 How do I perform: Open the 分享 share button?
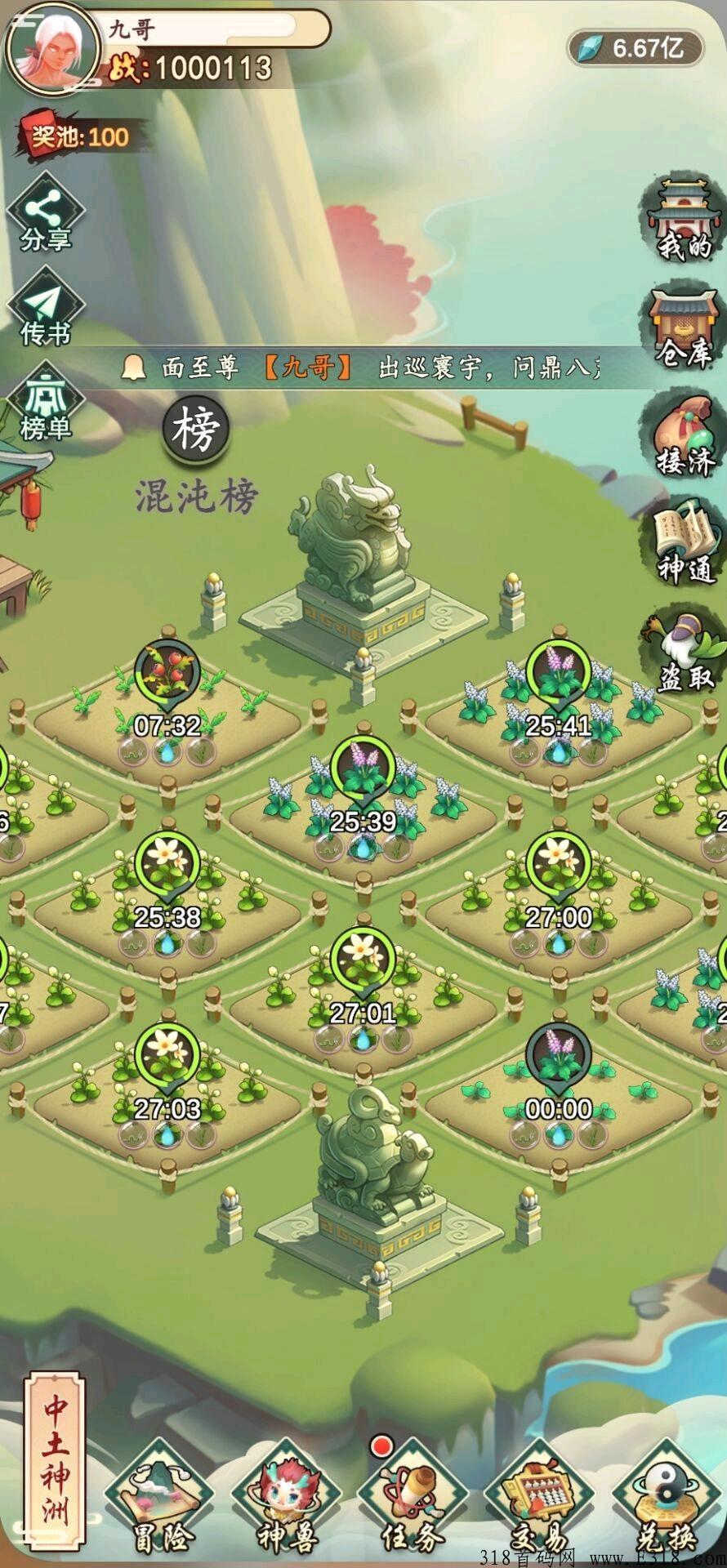click(x=46, y=213)
